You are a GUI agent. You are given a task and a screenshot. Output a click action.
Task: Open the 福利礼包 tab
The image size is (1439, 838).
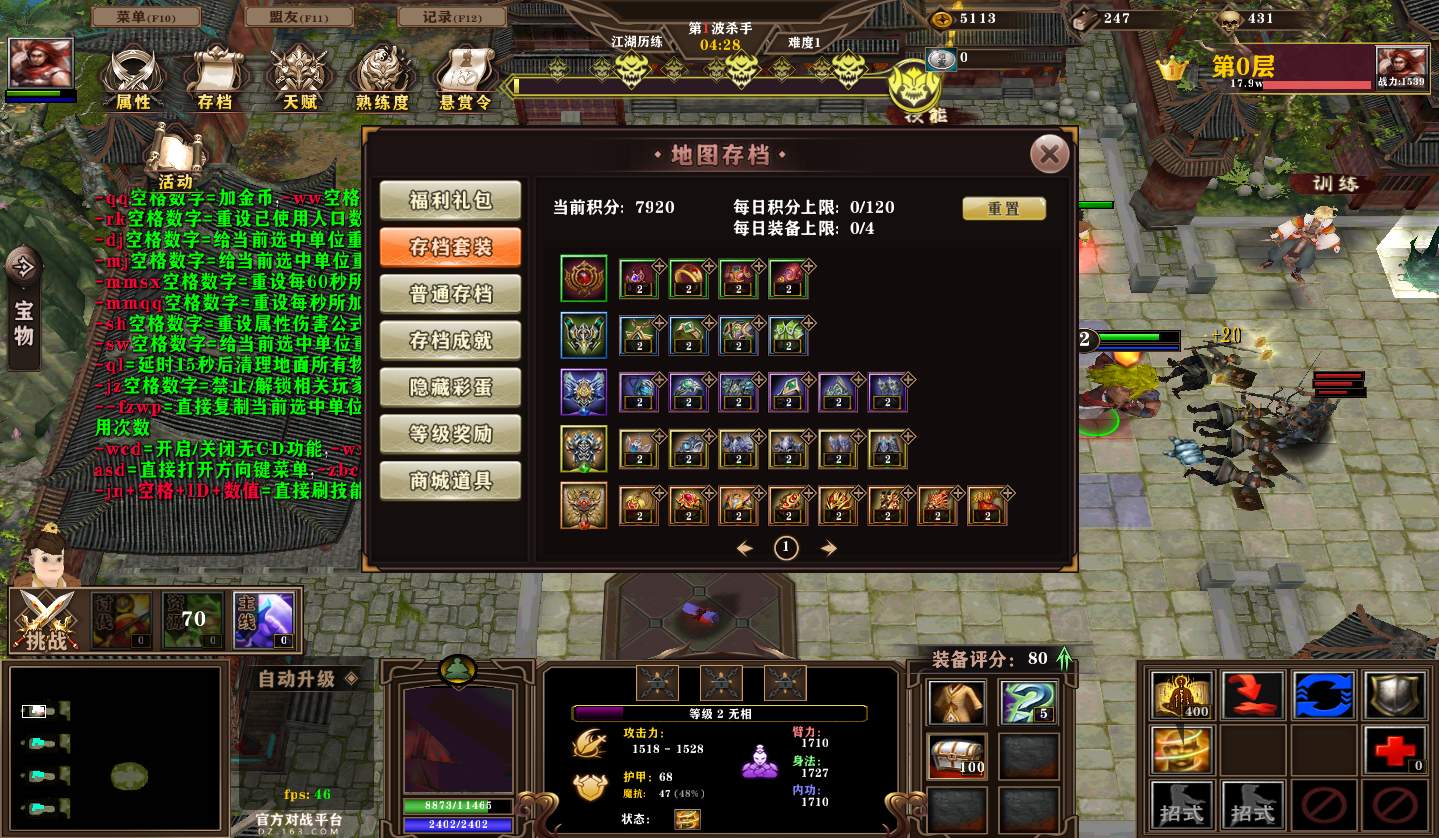click(450, 200)
